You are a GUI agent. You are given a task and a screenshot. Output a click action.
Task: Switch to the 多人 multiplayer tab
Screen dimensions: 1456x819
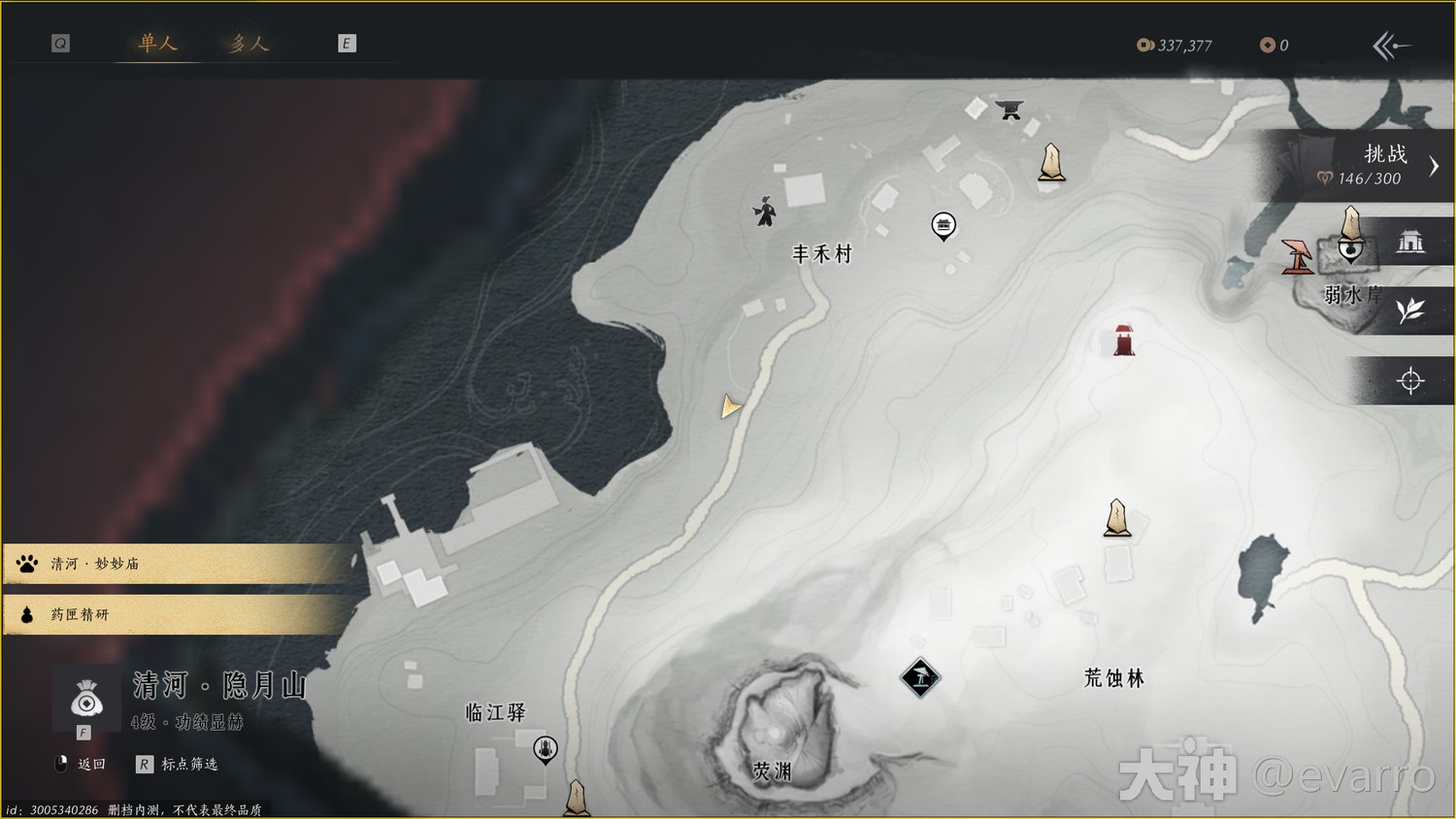tap(248, 43)
